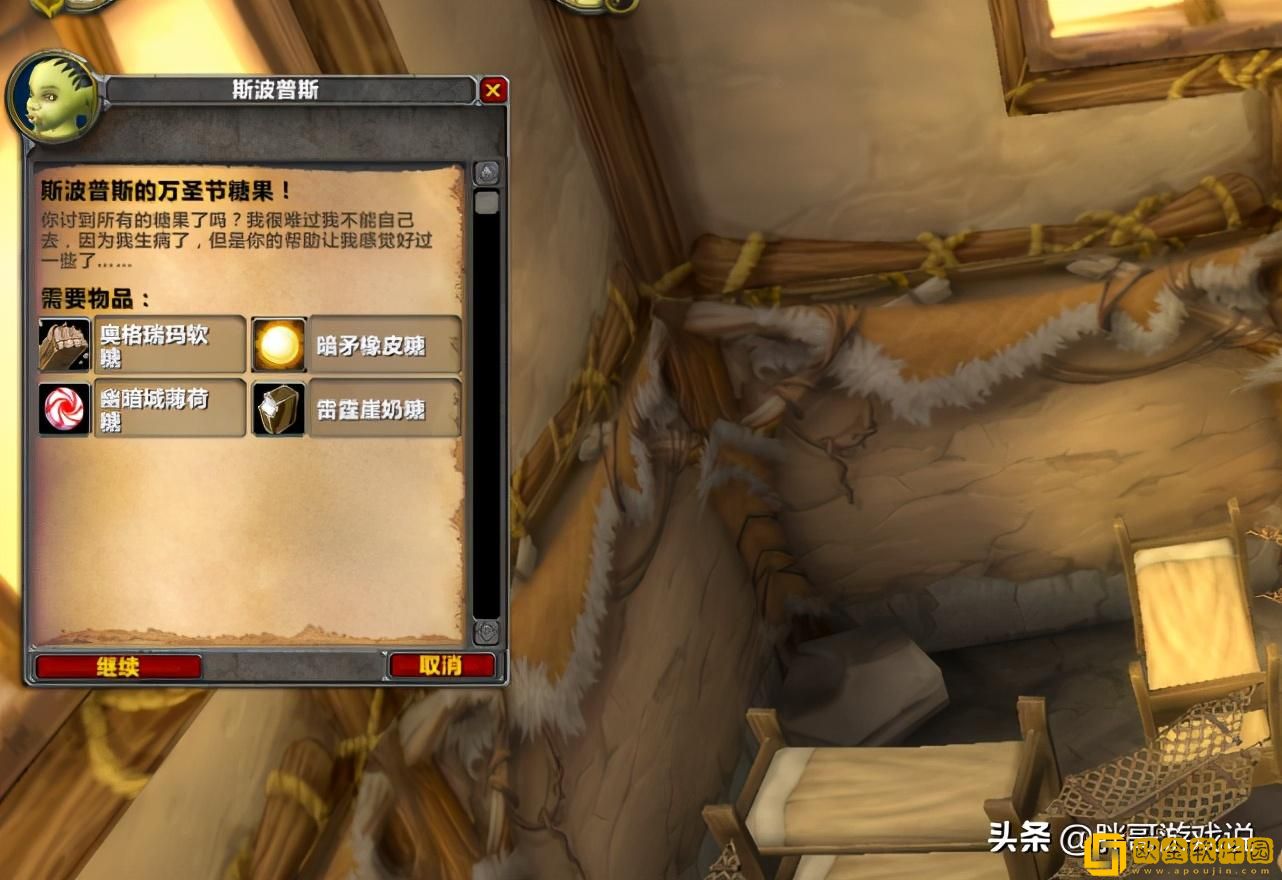Click the 幽暗城薄荷糖 swirl candy icon
The width and height of the screenshot is (1282, 880).
(64, 409)
